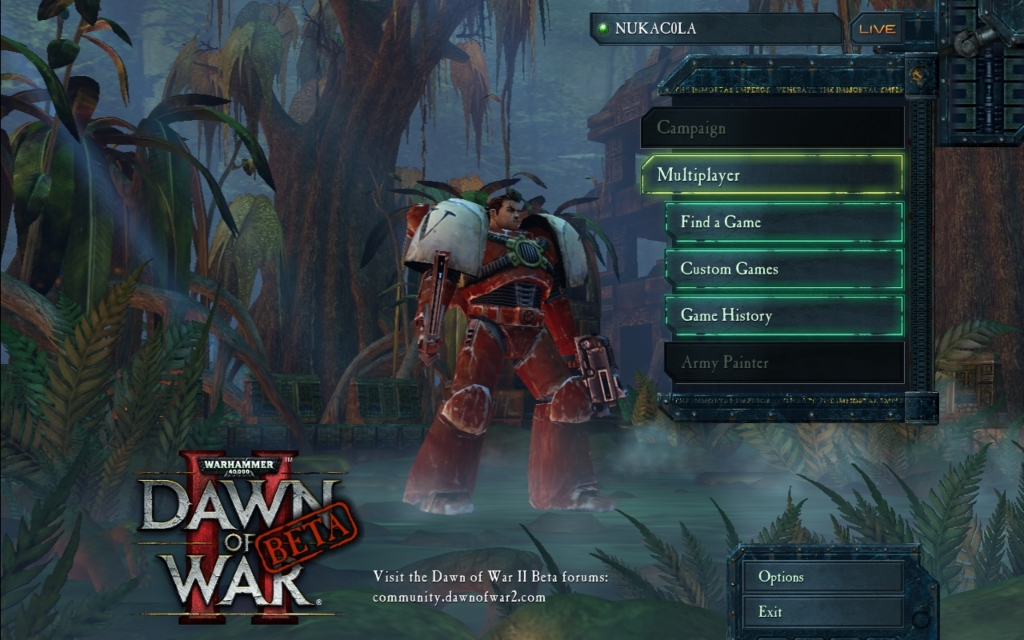Open the Campaign menu entry

(772, 128)
